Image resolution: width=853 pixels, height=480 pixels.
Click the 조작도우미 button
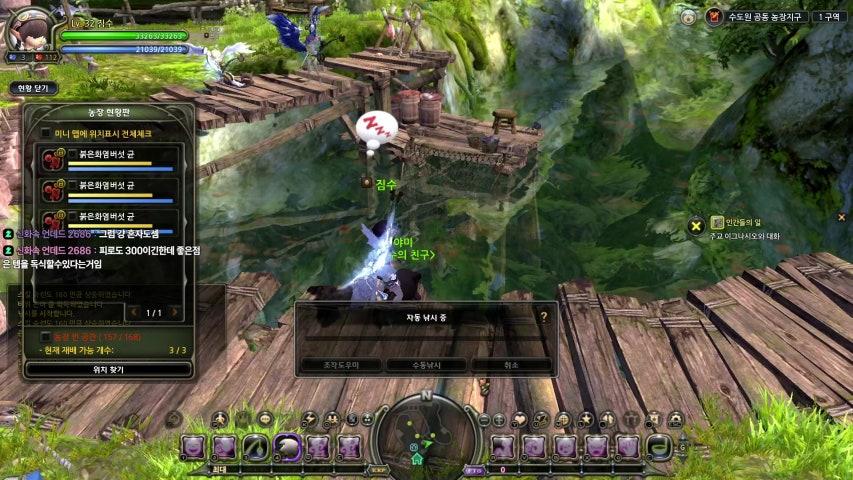click(x=340, y=365)
